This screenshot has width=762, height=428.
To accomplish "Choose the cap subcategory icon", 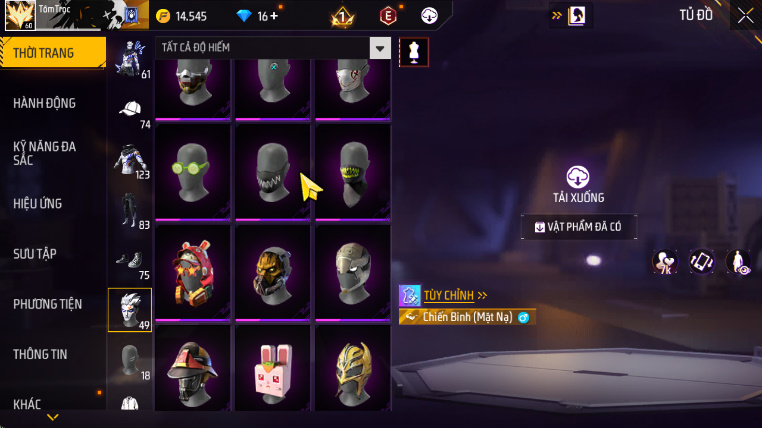I will (x=130, y=109).
